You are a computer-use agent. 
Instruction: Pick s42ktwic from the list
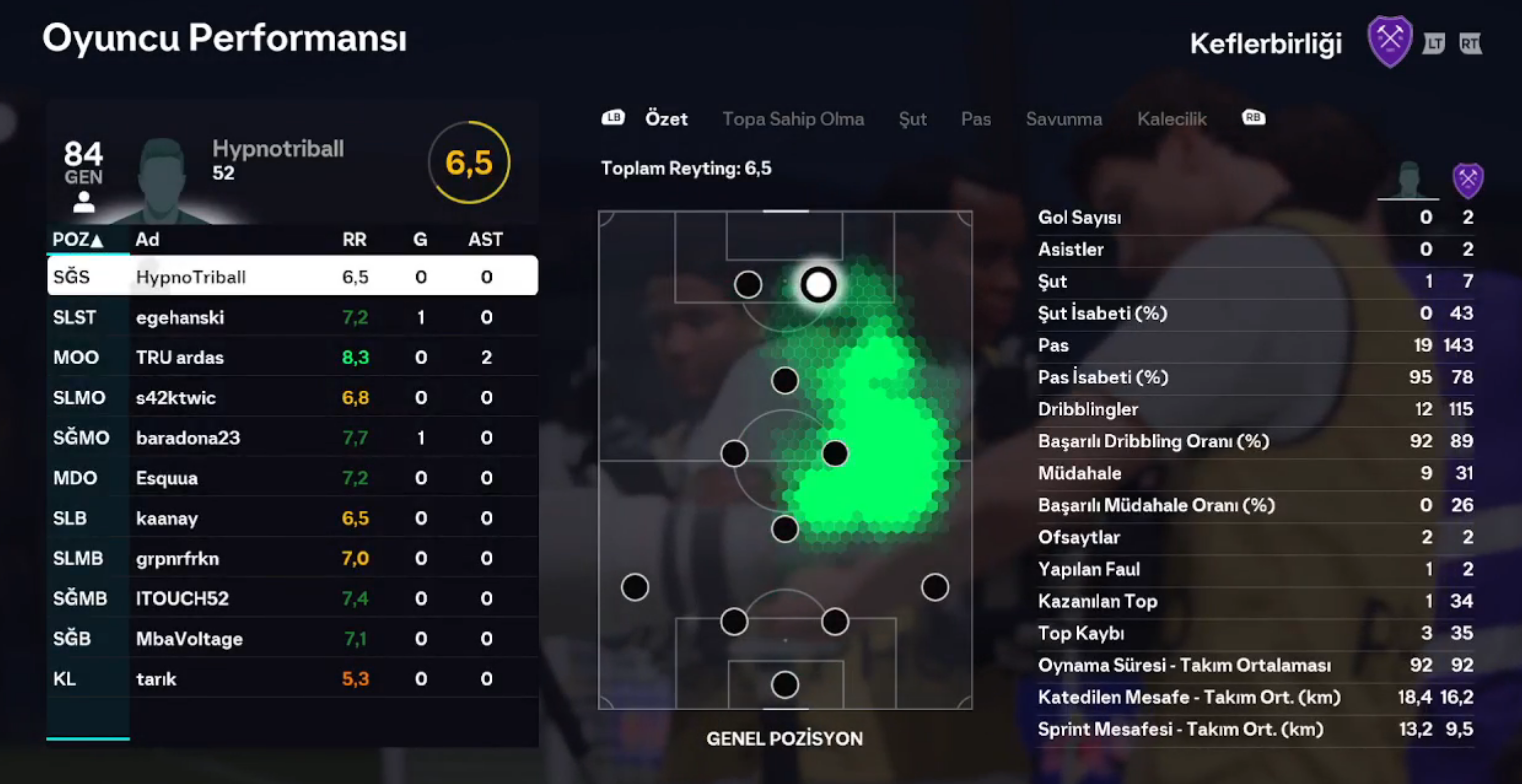click(x=292, y=398)
